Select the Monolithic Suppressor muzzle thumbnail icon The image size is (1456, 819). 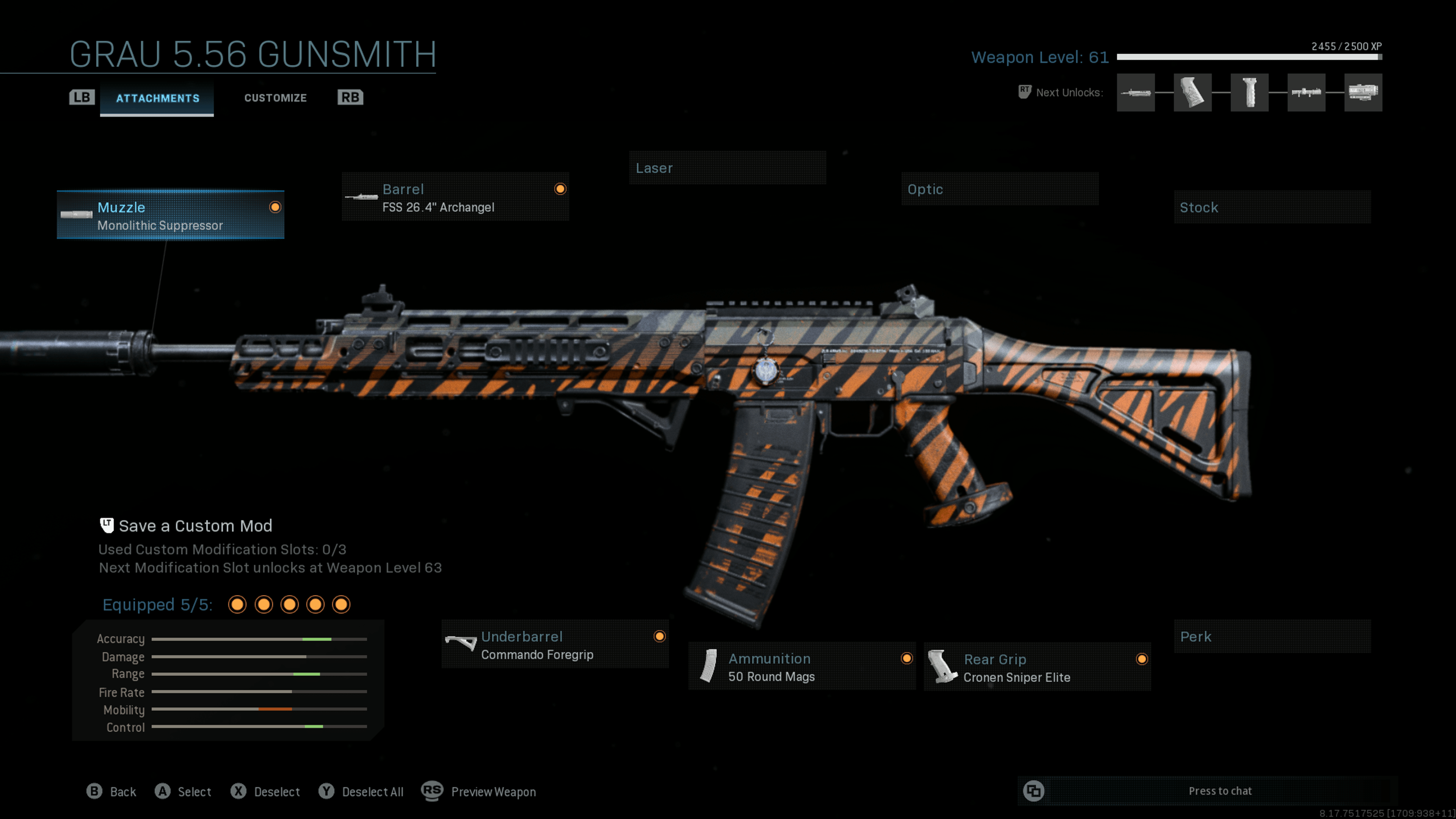77,215
